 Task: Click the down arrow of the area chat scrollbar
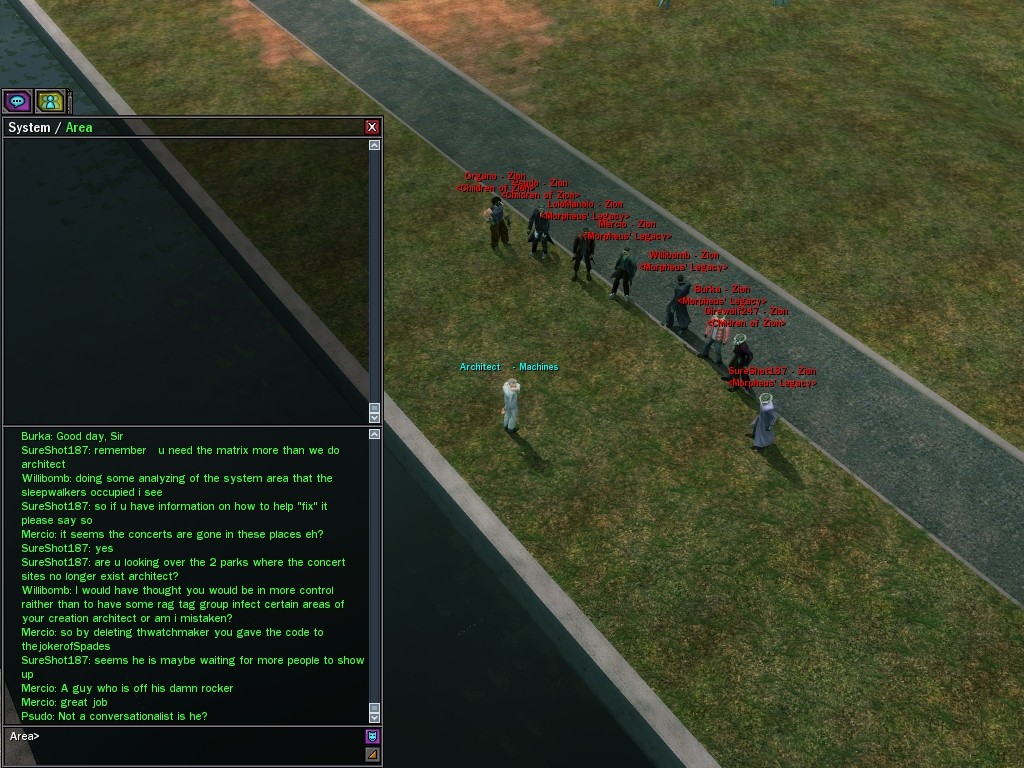(x=375, y=717)
